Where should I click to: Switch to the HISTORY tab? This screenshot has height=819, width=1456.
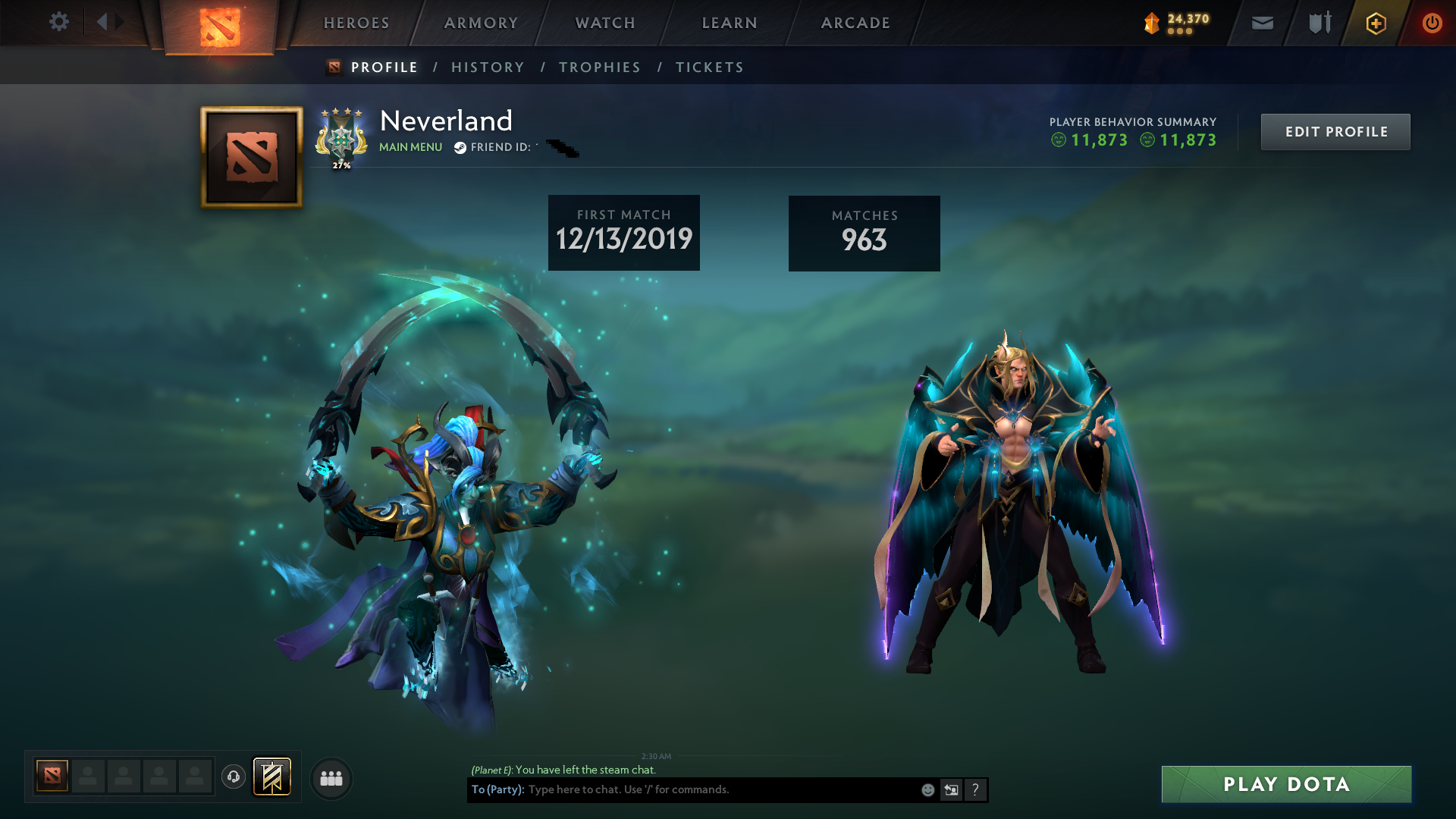(x=488, y=67)
